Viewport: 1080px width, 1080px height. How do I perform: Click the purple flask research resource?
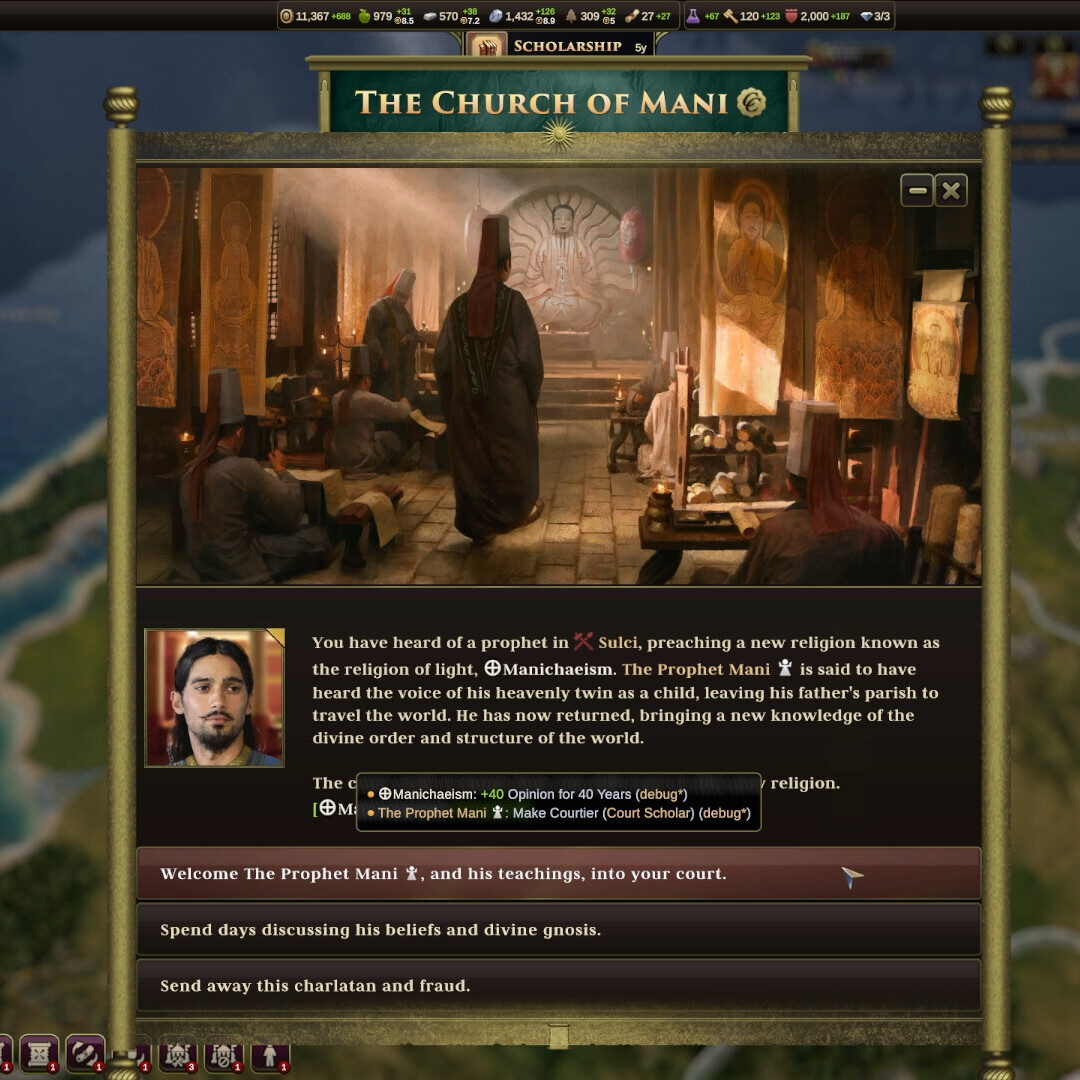pyautogui.click(x=693, y=16)
